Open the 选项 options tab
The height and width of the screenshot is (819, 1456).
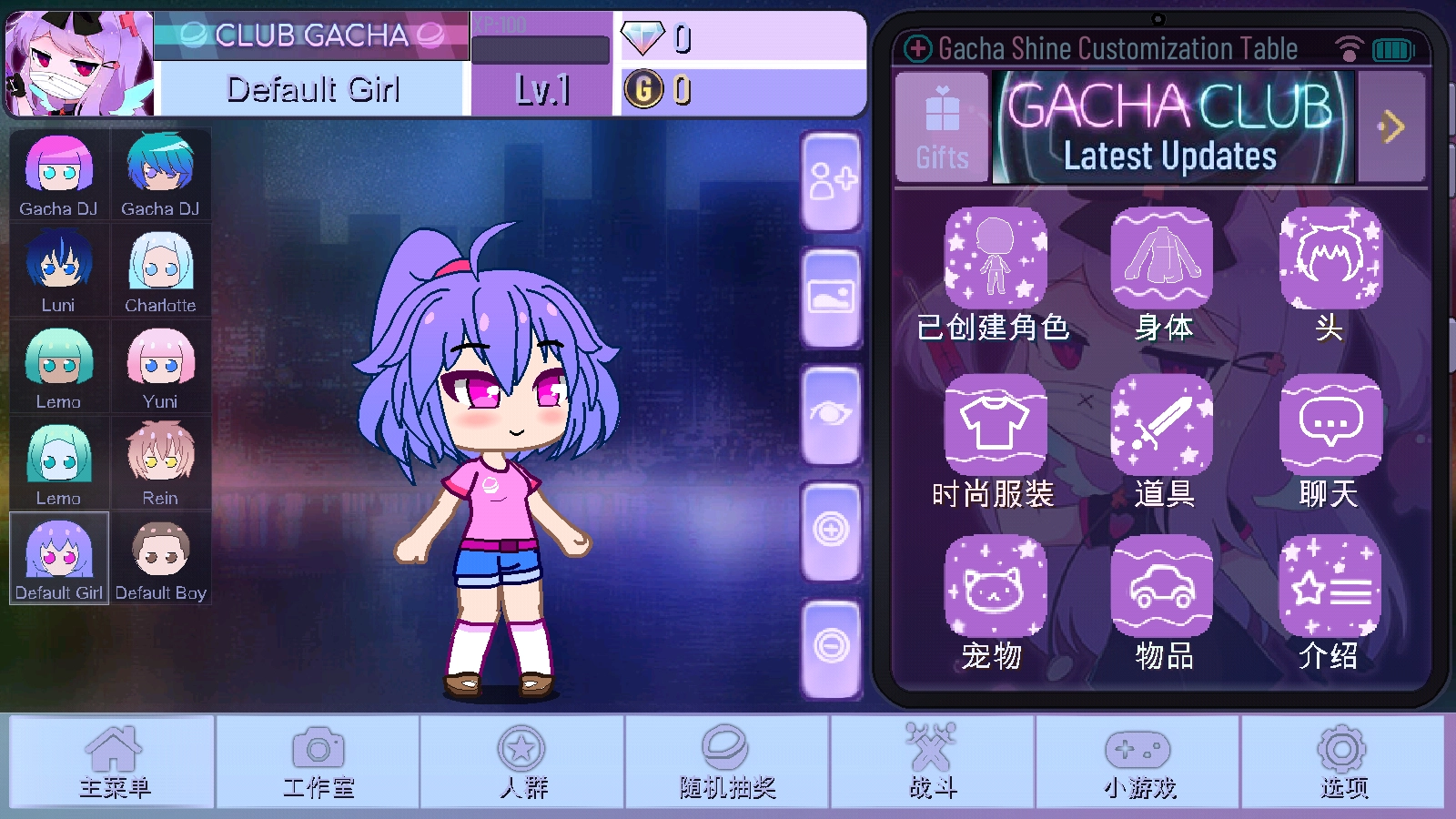[1343, 762]
